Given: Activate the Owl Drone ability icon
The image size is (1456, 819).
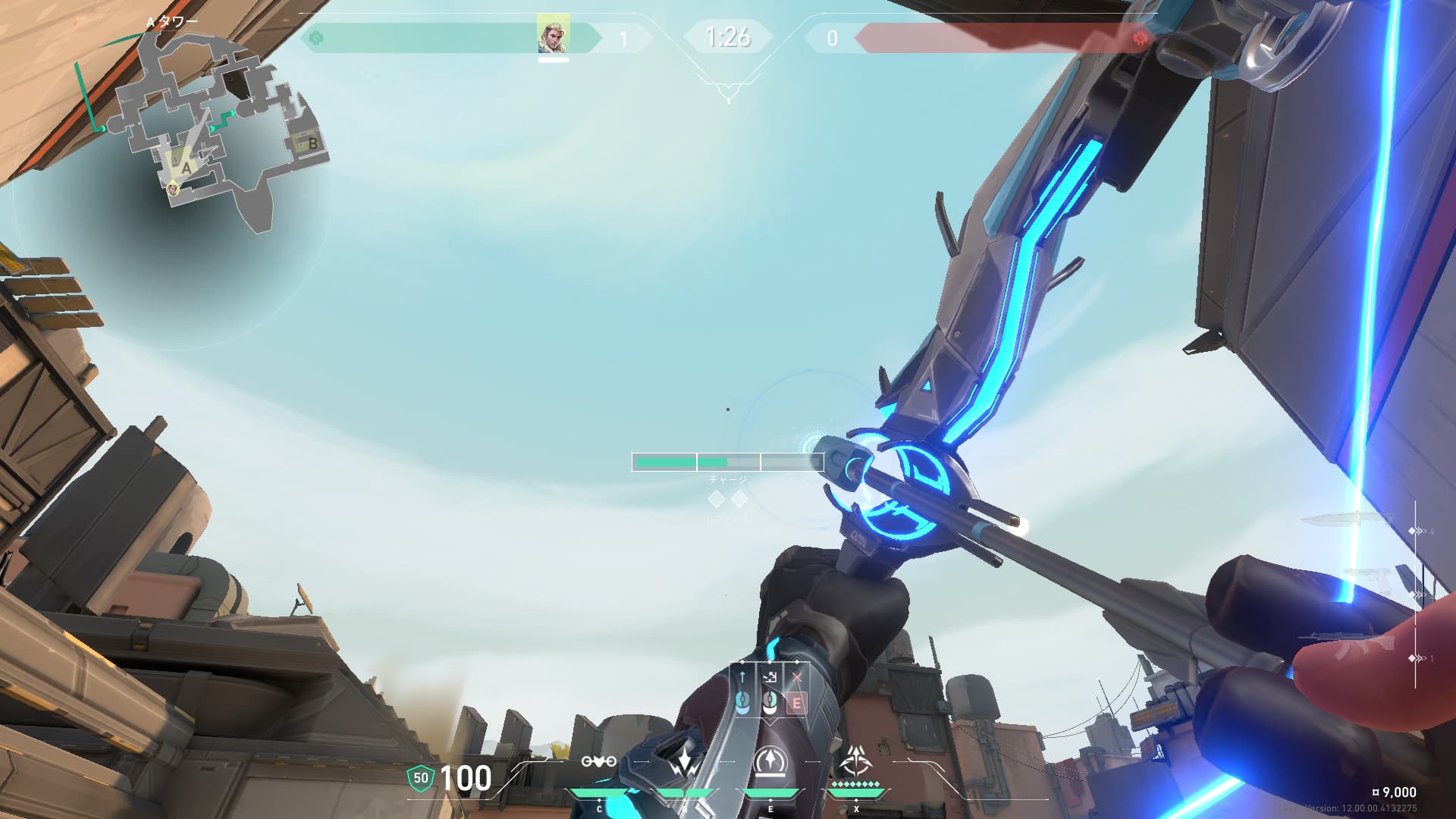Looking at the screenshot, I should (x=598, y=761).
